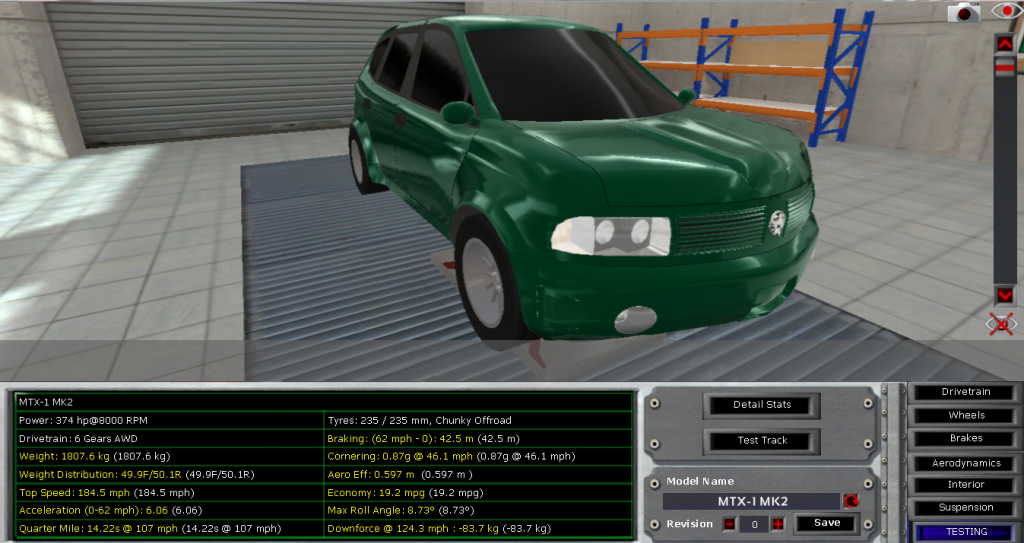This screenshot has height=543, width=1024.
Task: Select the highlighted TESTING tab
Action: [x=966, y=532]
